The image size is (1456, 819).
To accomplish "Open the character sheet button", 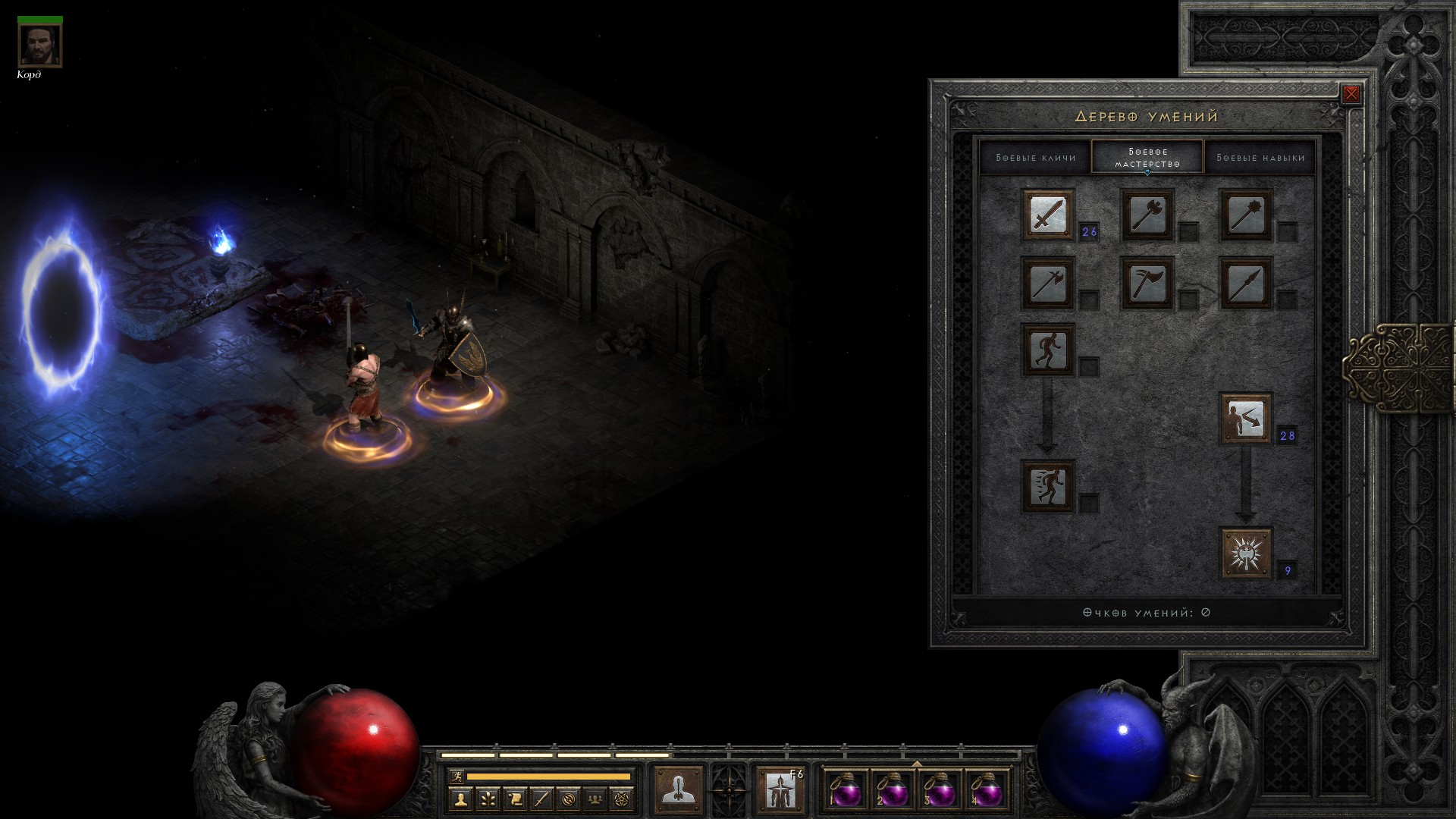I will (x=460, y=799).
